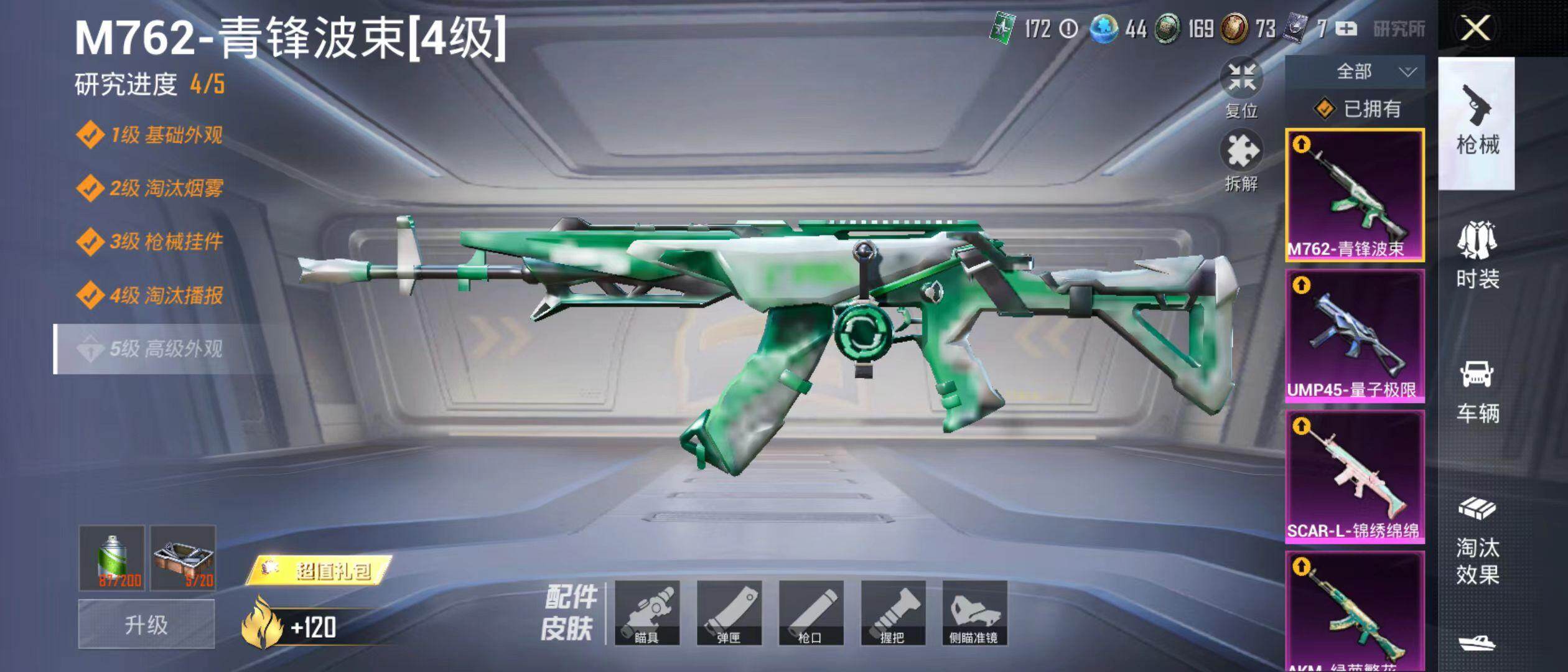Switch to the 时装 outfits tab
The height and width of the screenshot is (672, 1568).
click(x=1477, y=256)
